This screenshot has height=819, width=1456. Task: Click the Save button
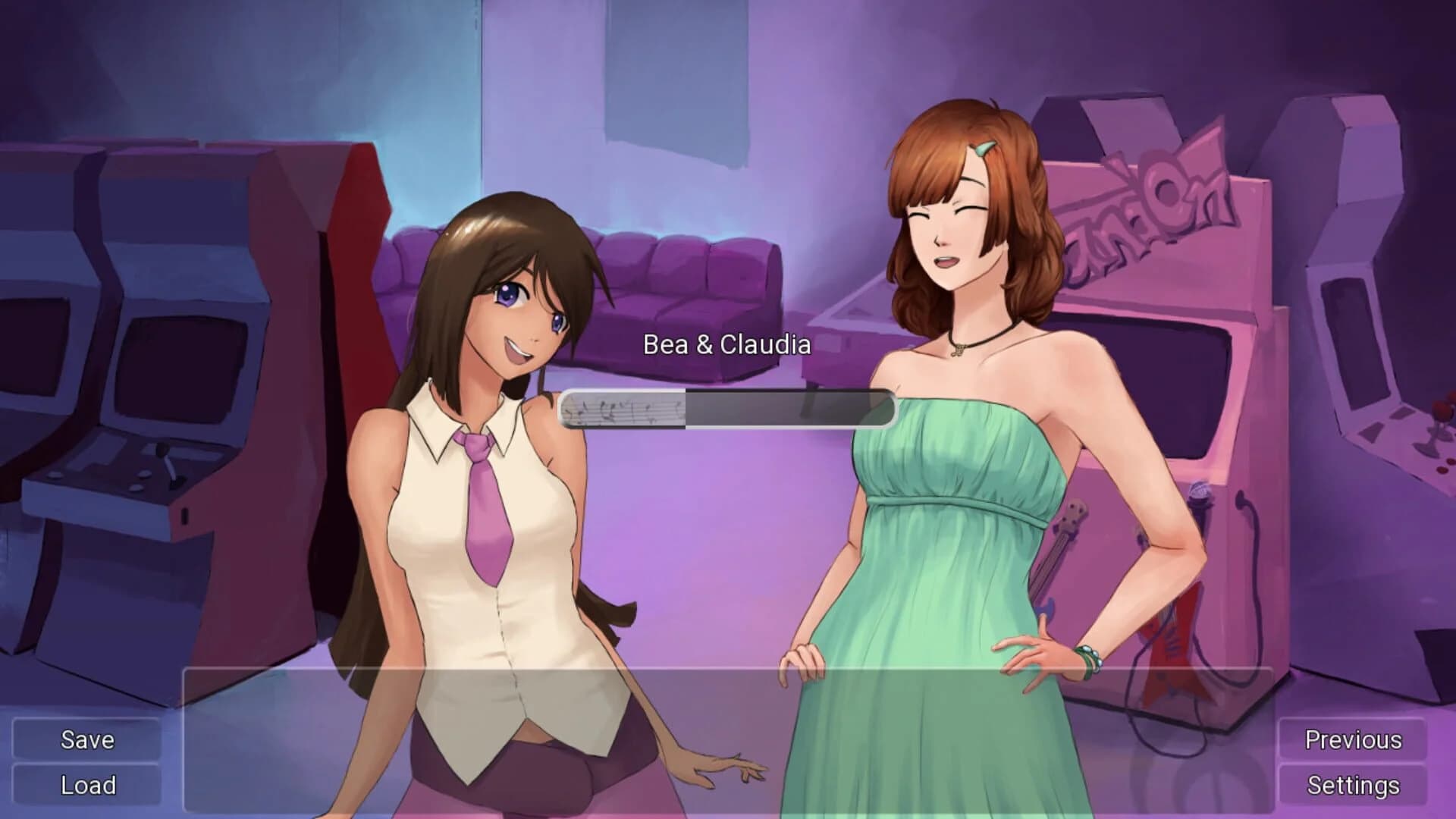point(86,740)
